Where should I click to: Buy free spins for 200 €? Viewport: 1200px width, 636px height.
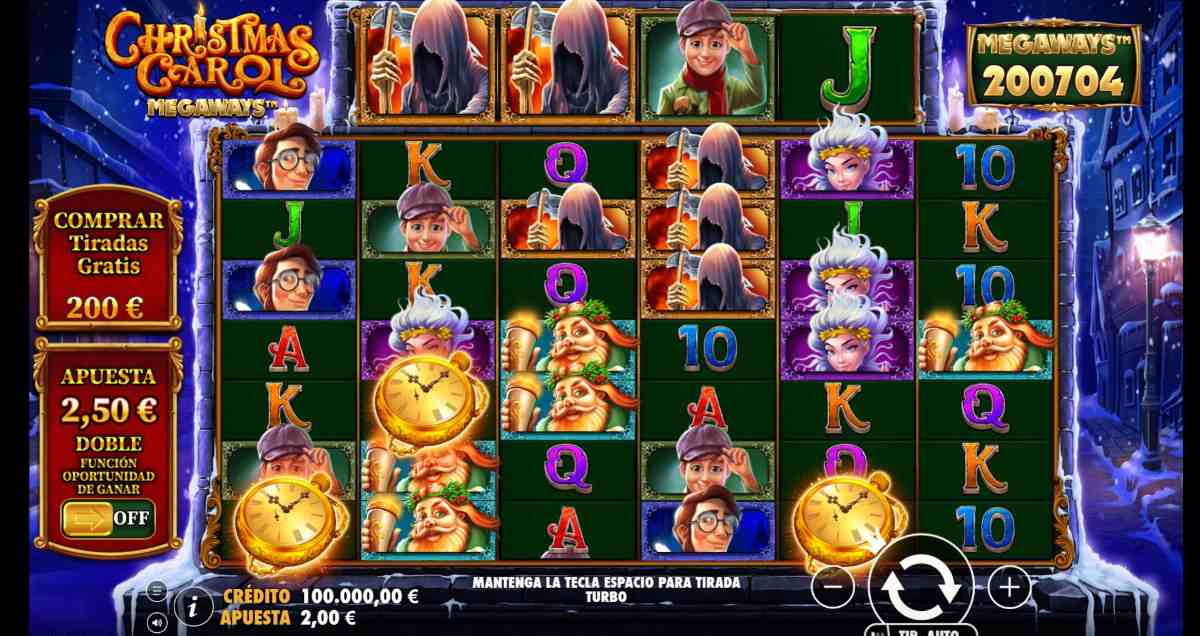[x=109, y=258]
